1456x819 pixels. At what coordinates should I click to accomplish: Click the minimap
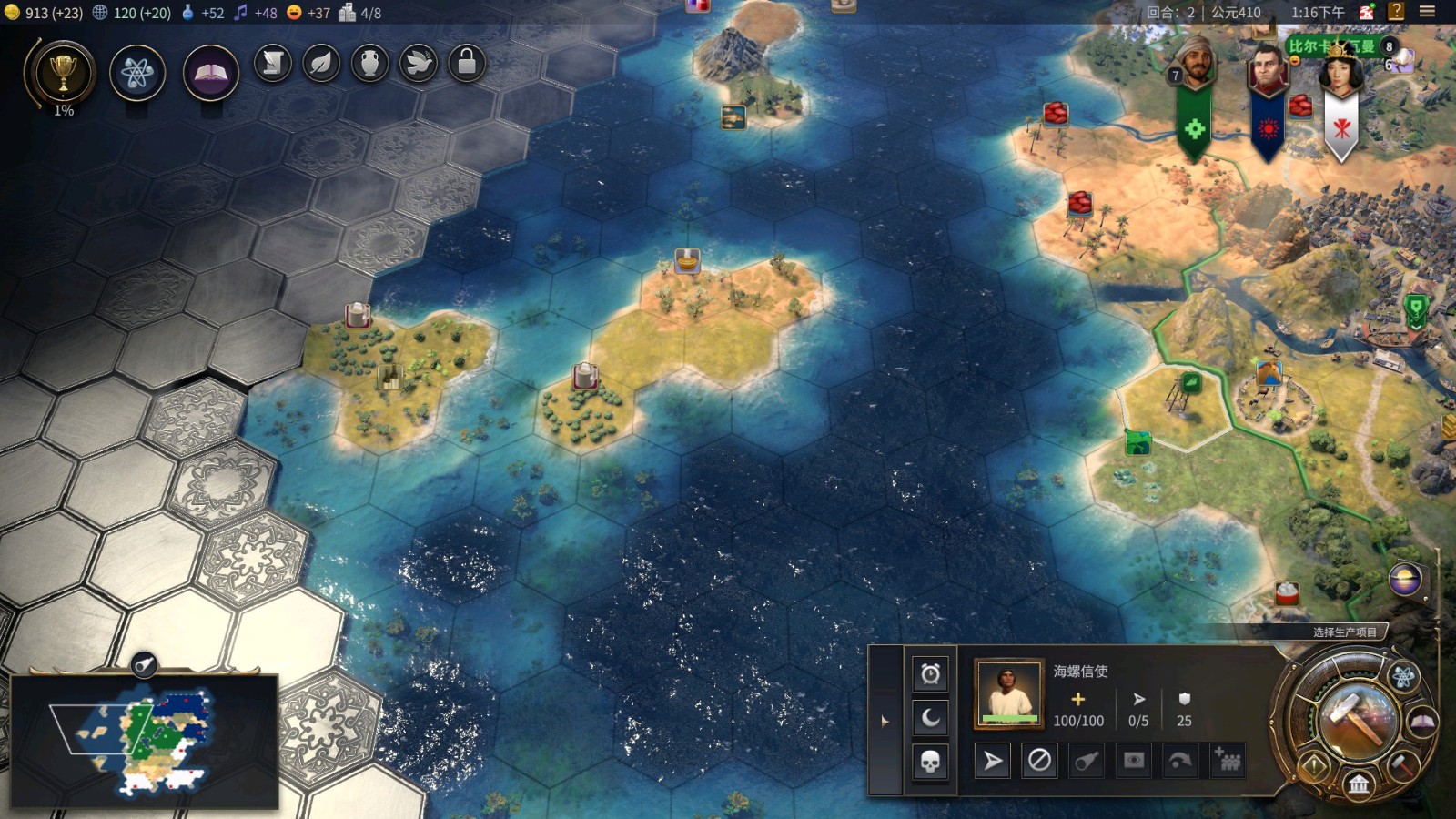[x=144, y=741]
